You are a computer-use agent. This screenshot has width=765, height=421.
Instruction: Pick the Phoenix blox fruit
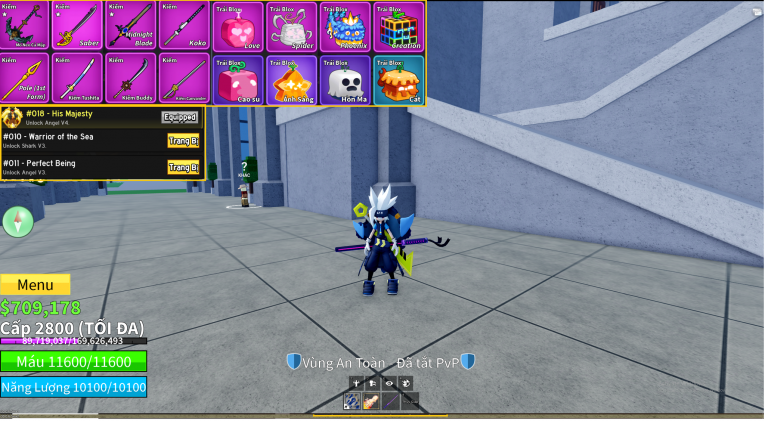tap(345, 26)
